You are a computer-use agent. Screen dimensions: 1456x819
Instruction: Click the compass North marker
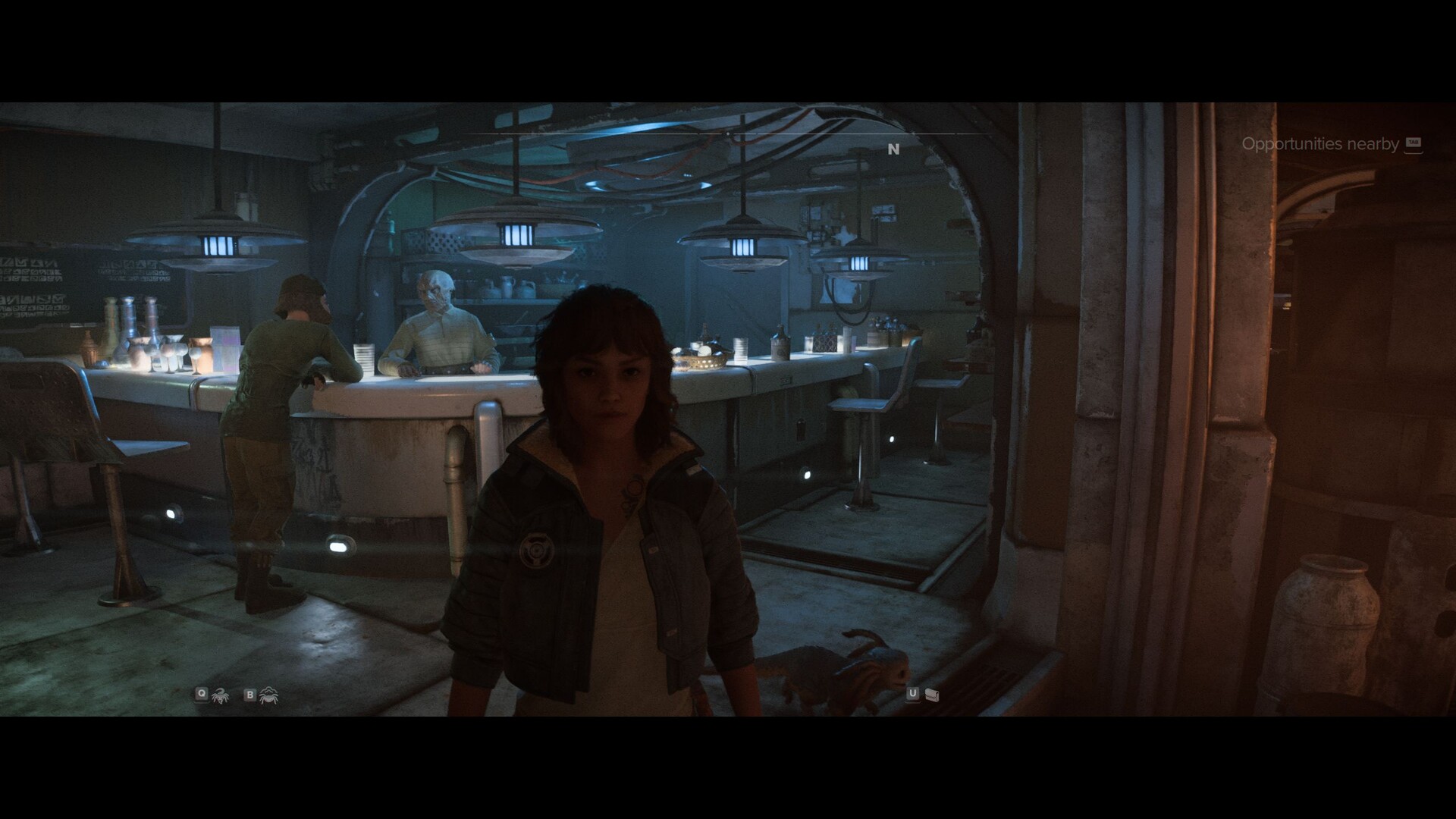[x=893, y=149]
